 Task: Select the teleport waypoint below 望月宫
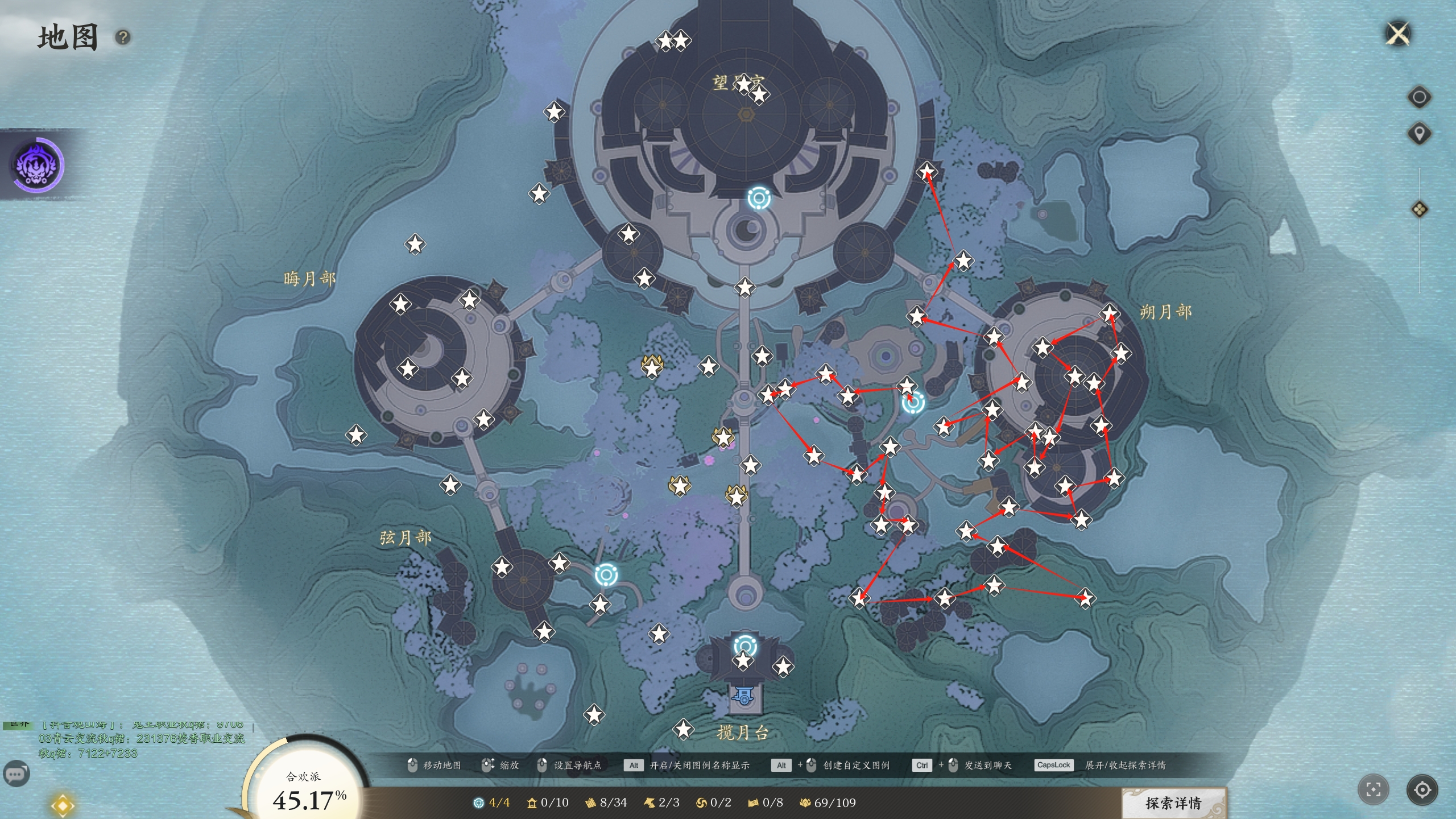[x=759, y=198]
